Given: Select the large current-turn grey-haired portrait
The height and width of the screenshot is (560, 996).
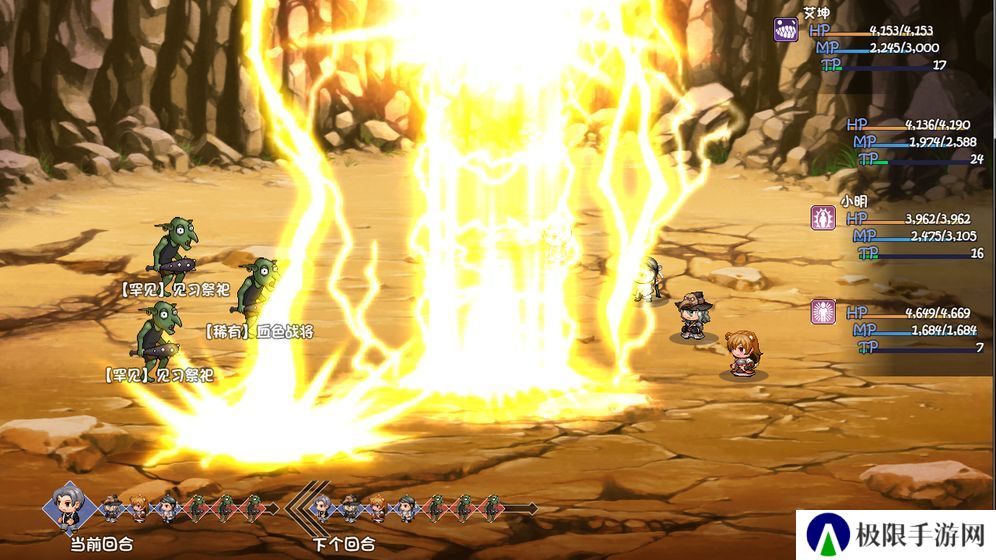Looking at the screenshot, I should 69,507.
